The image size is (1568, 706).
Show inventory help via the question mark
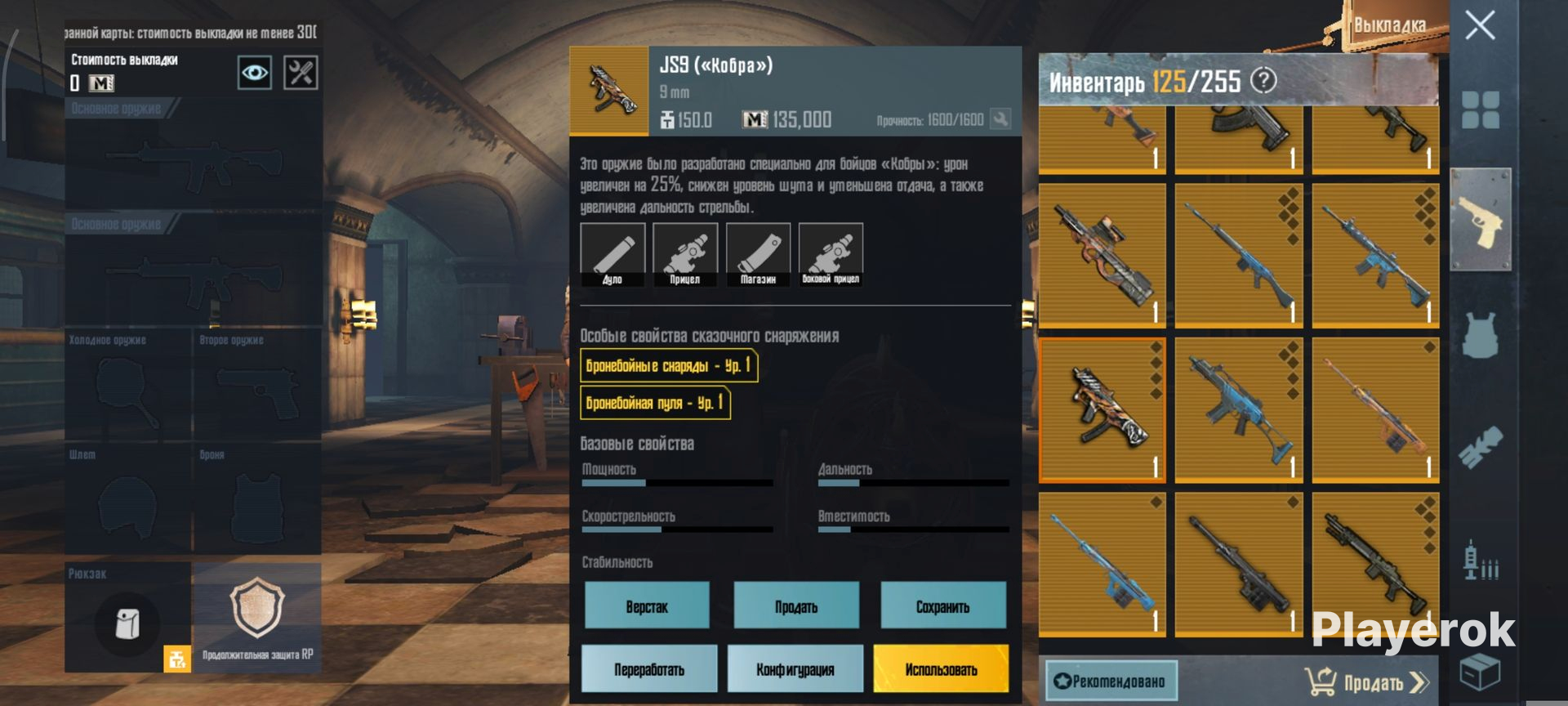(x=1263, y=80)
